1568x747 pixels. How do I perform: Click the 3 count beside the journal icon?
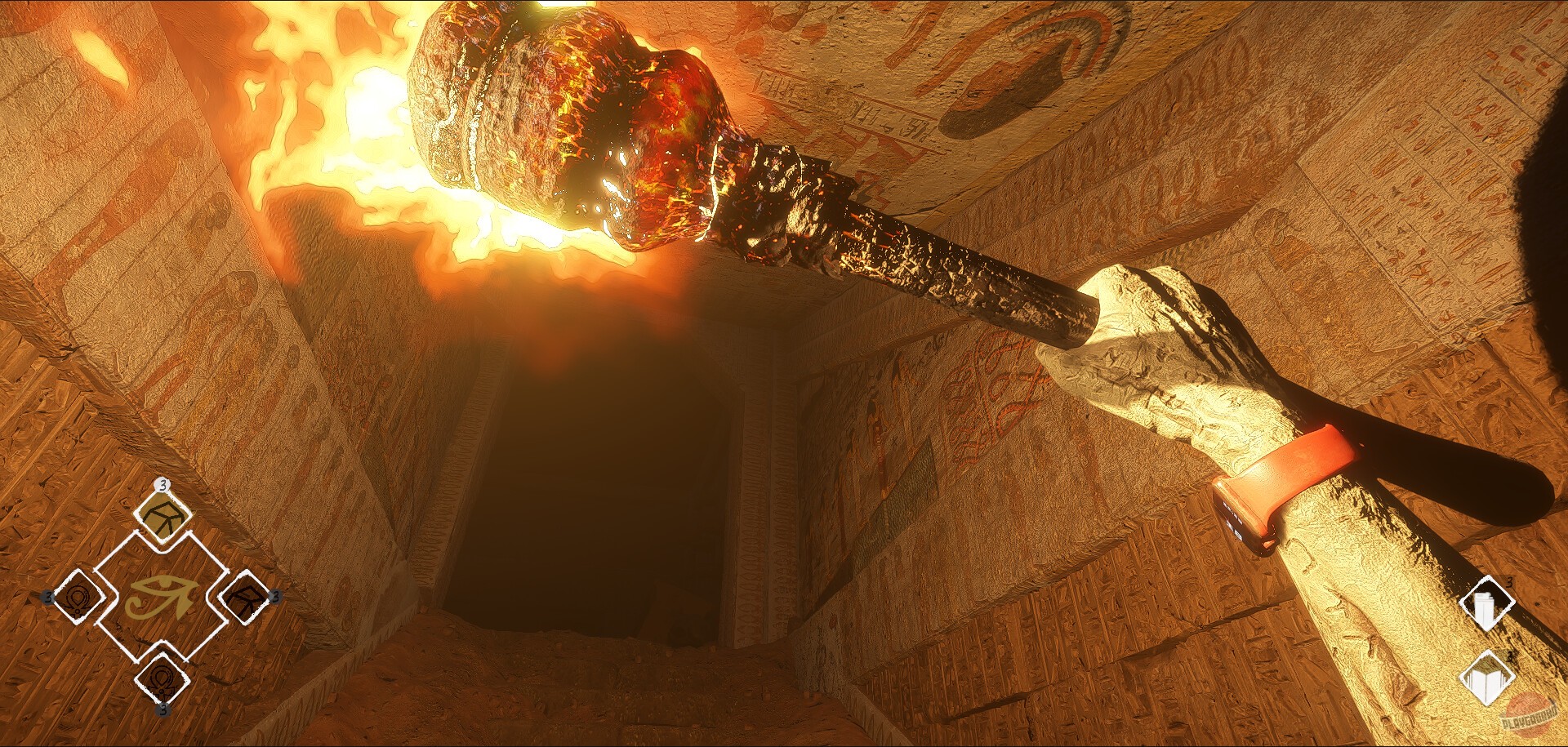(1510, 656)
